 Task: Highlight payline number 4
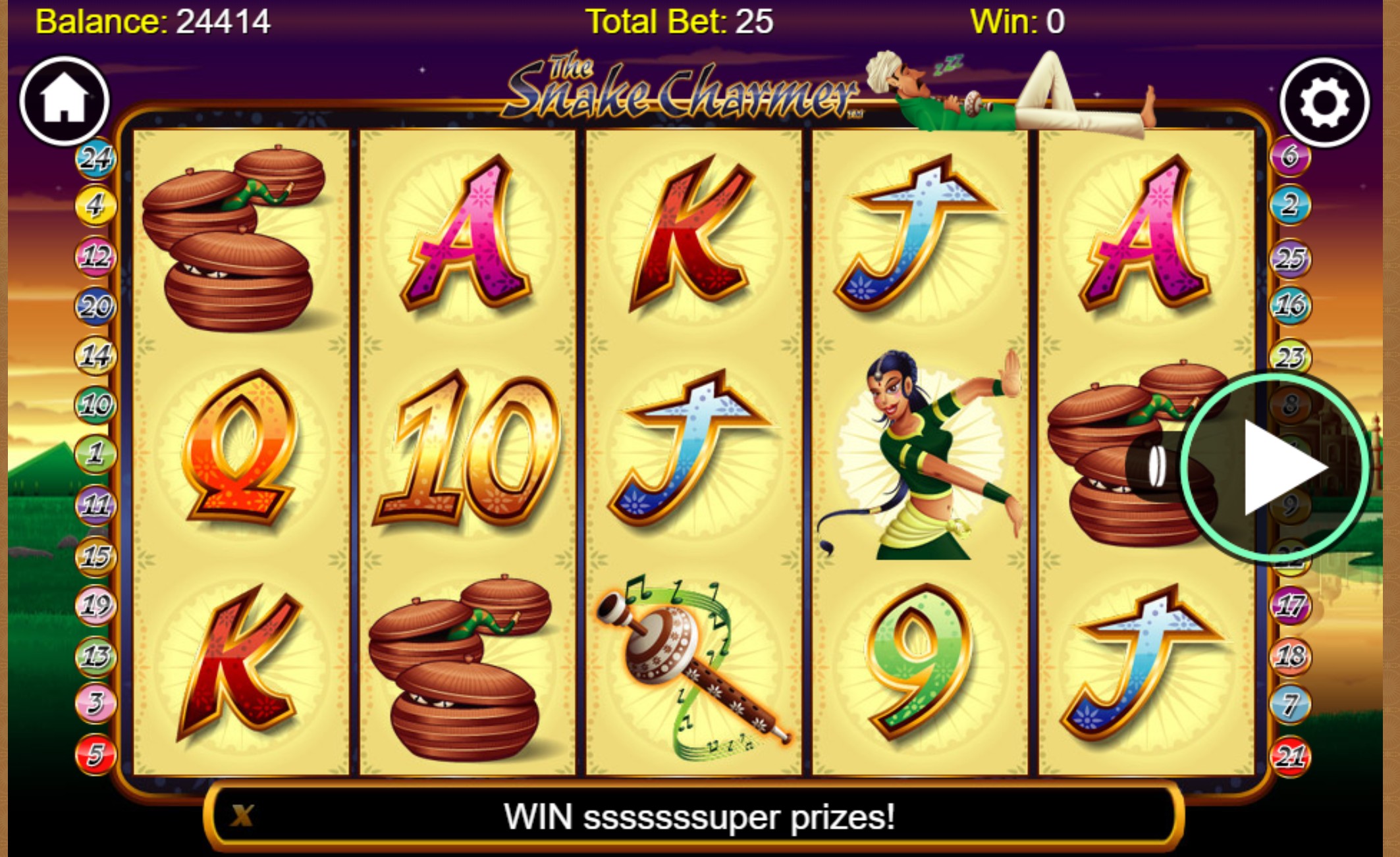96,205
